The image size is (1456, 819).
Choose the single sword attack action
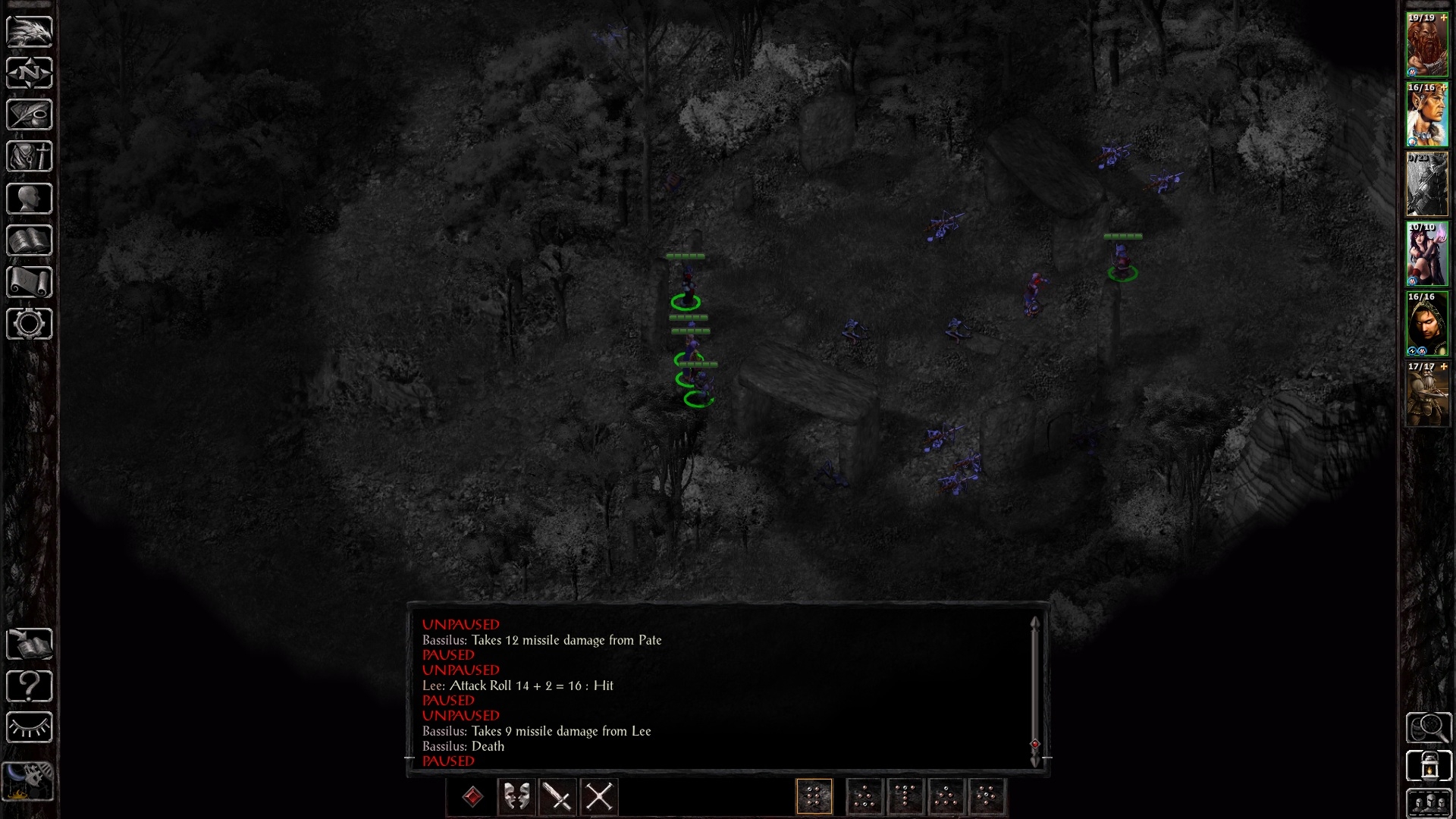[558, 797]
